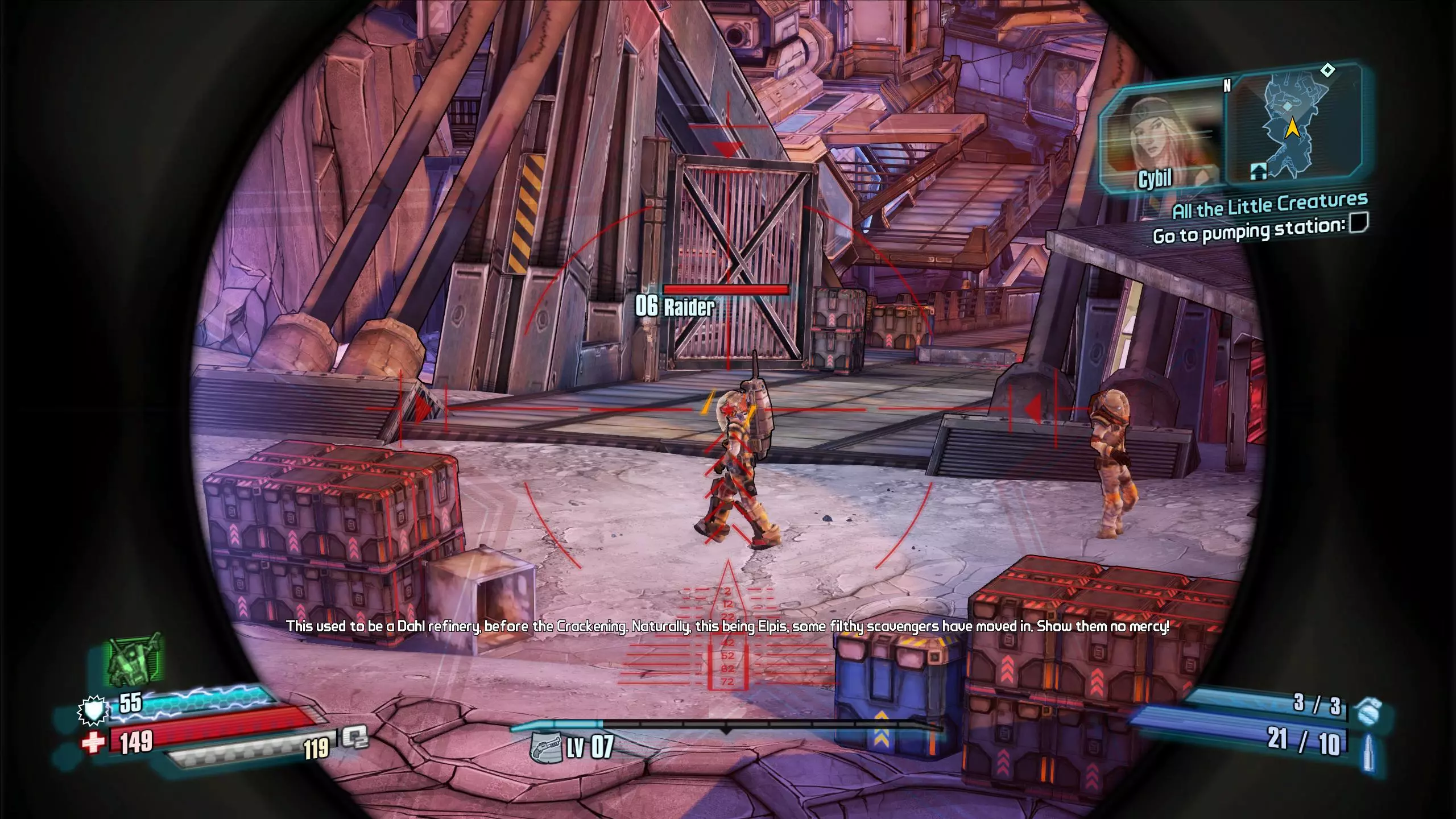Tick the pumping station objective checkbox
This screenshot has height=819, width=1456.
coord(1358,223)
